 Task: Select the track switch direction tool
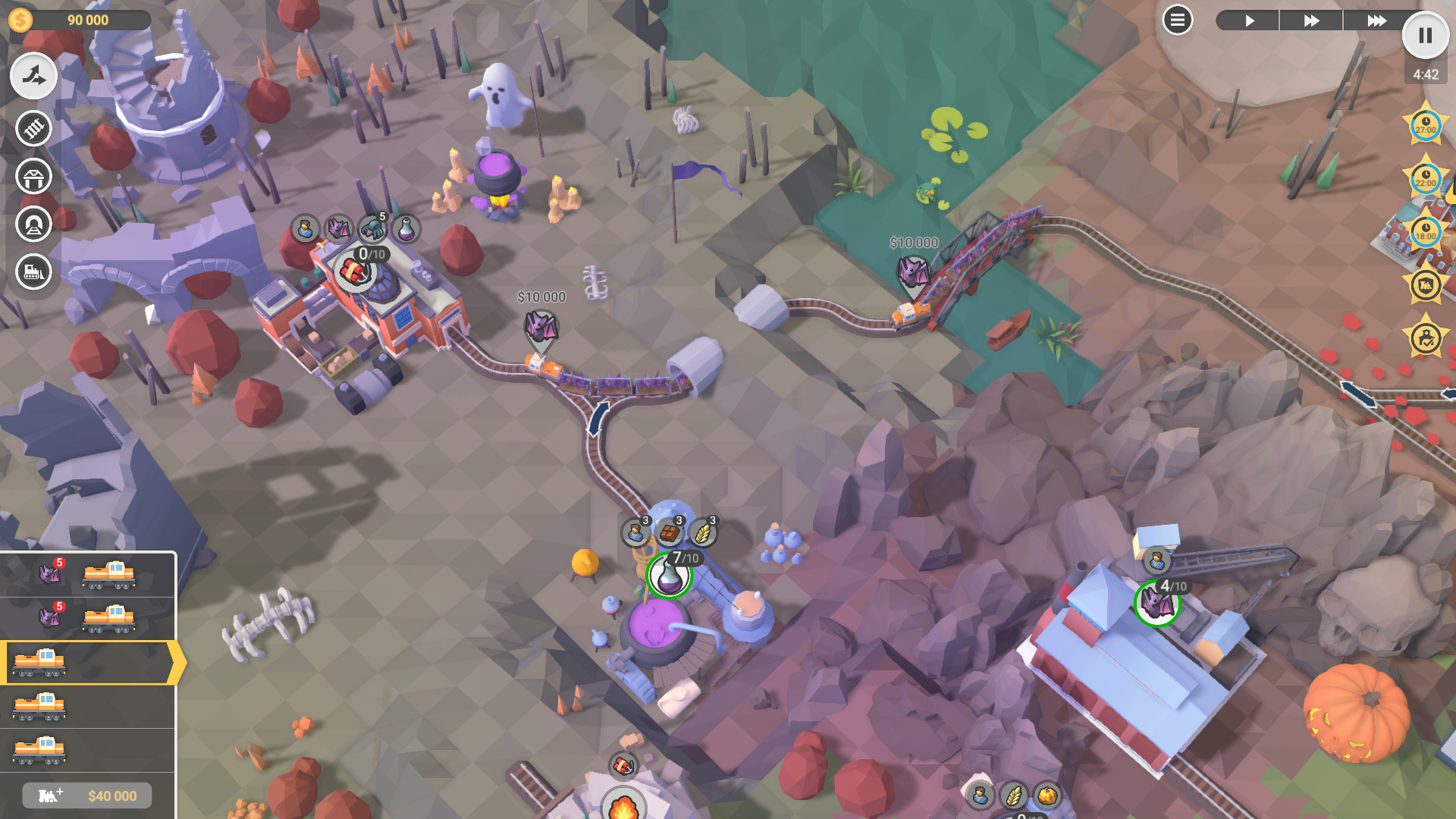click(x=33, y=76)
